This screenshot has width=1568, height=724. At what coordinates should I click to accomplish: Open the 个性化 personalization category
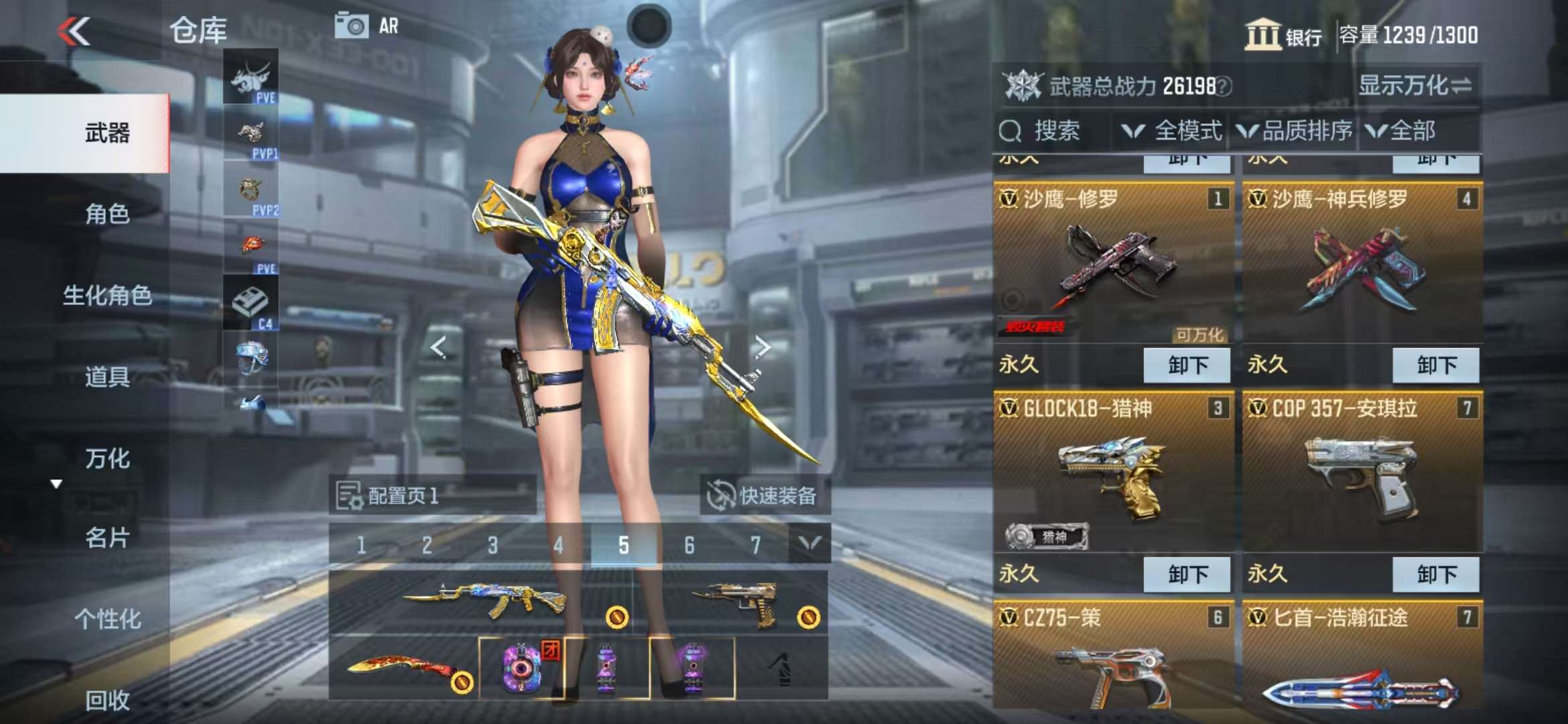[x=107, y=619]
